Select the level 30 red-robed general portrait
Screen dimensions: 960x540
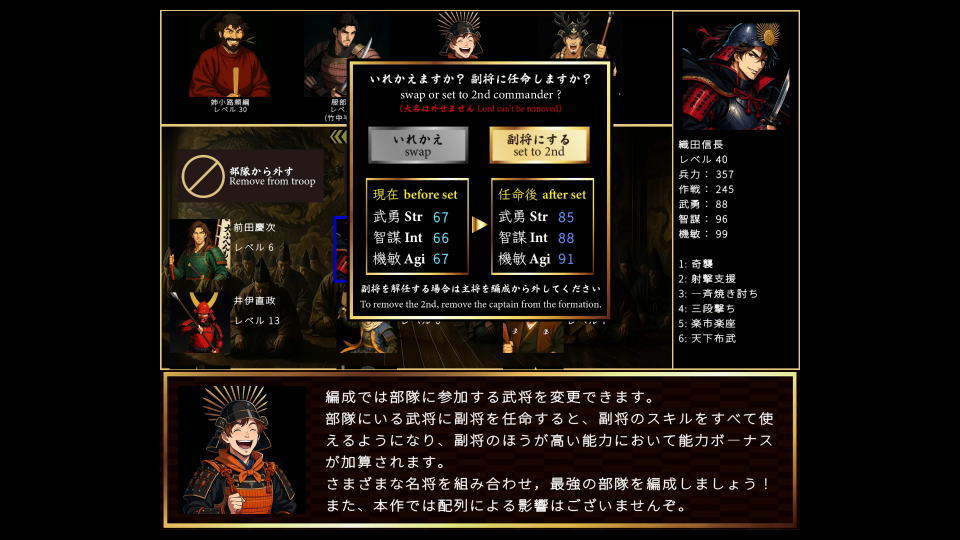(230, 60)
